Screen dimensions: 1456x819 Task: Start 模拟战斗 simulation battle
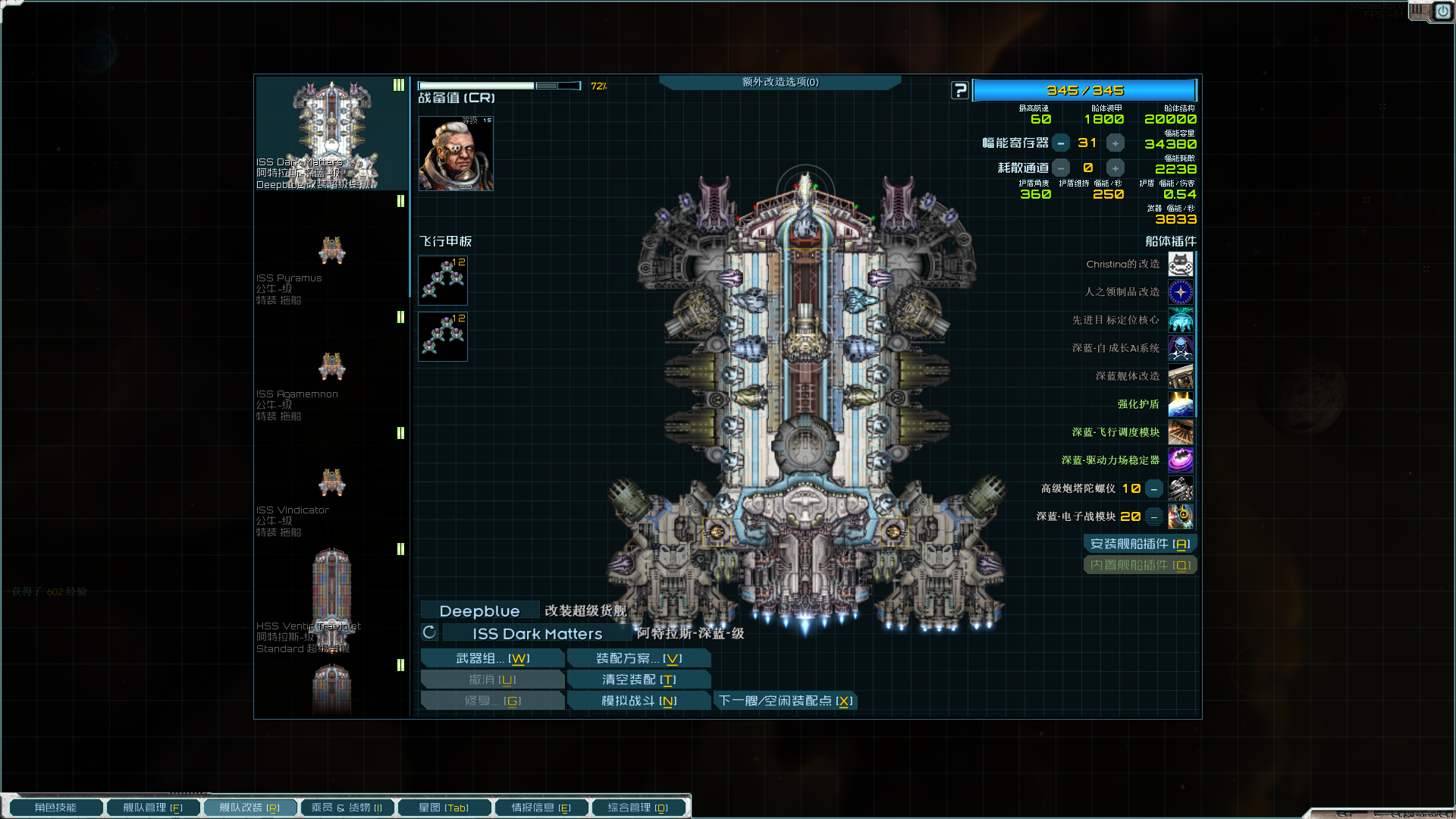click(639, 701)
